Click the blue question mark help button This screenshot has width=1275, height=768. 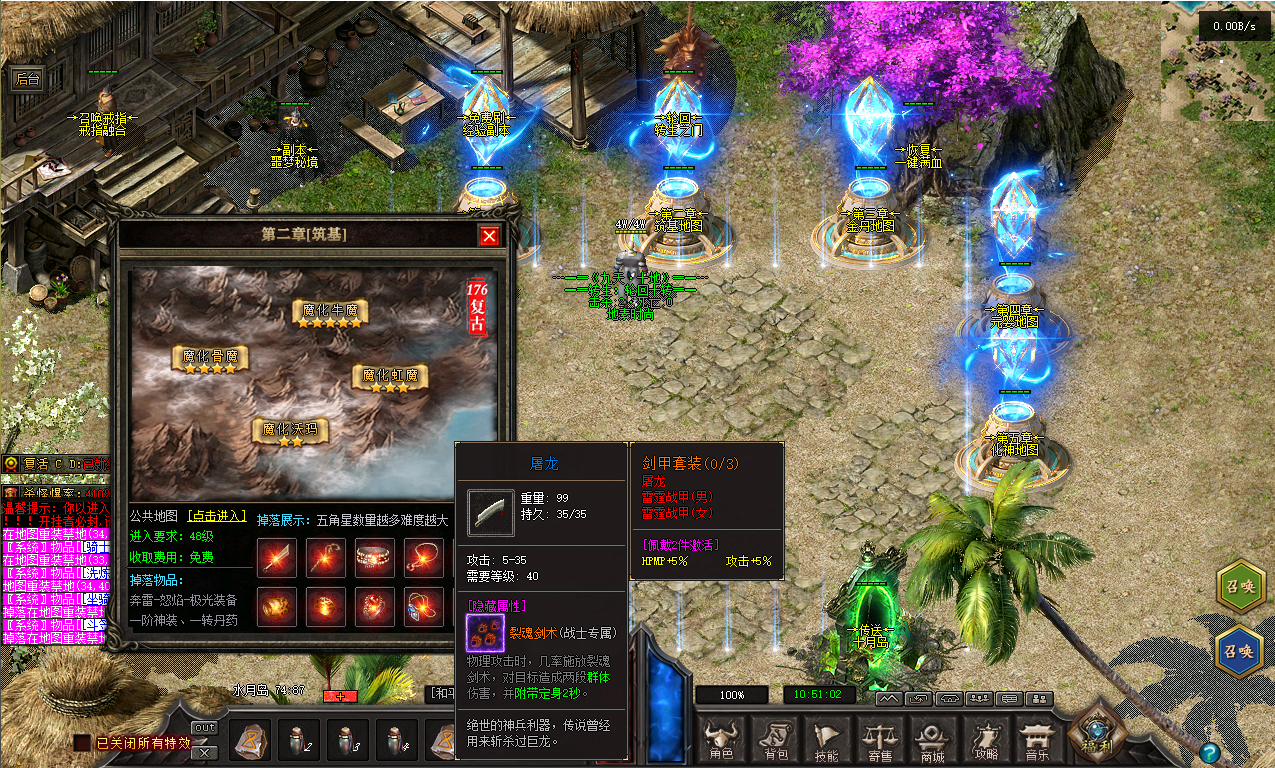click(1210, 752)
